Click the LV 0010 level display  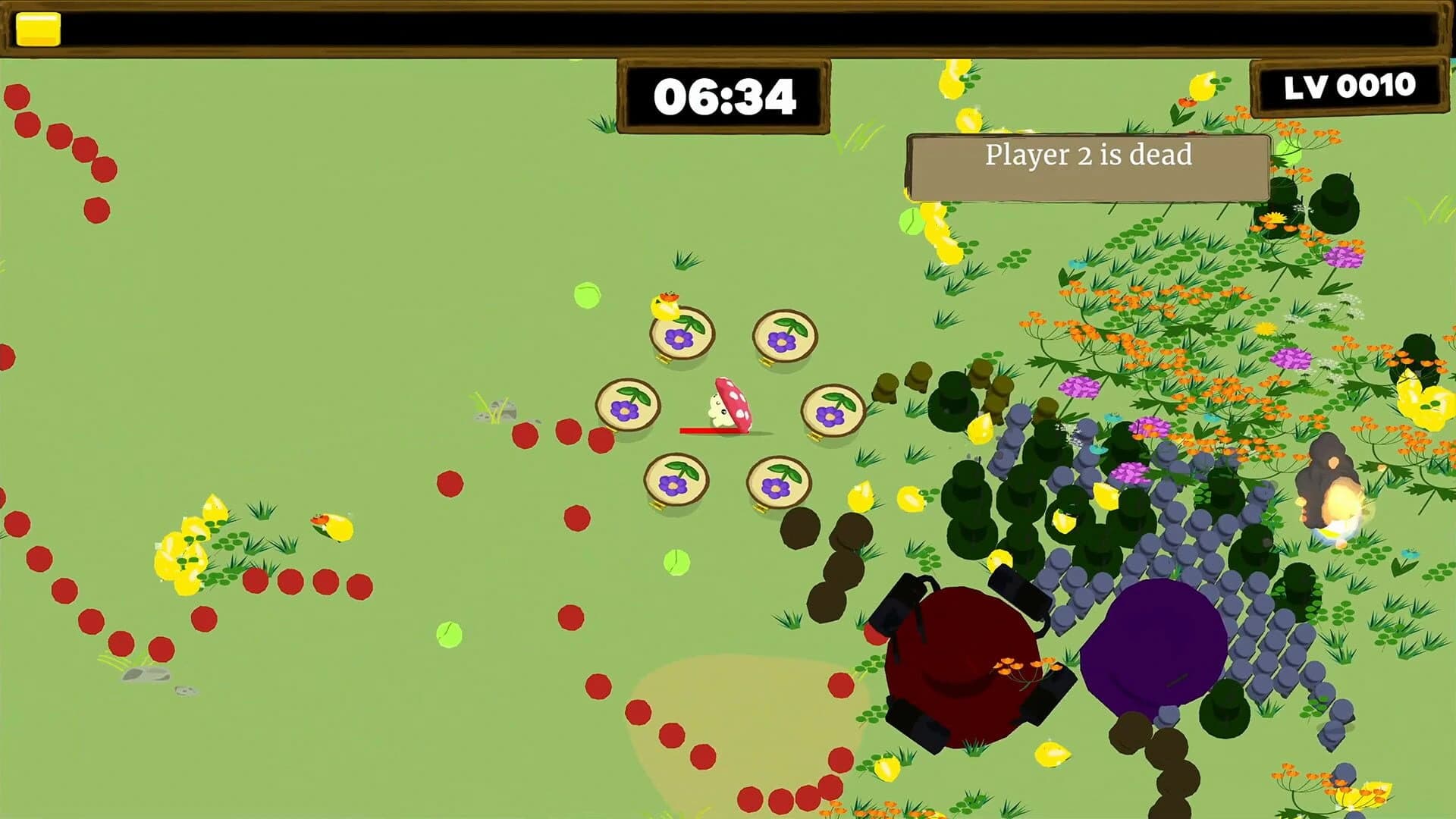[x=1351, y=87]
